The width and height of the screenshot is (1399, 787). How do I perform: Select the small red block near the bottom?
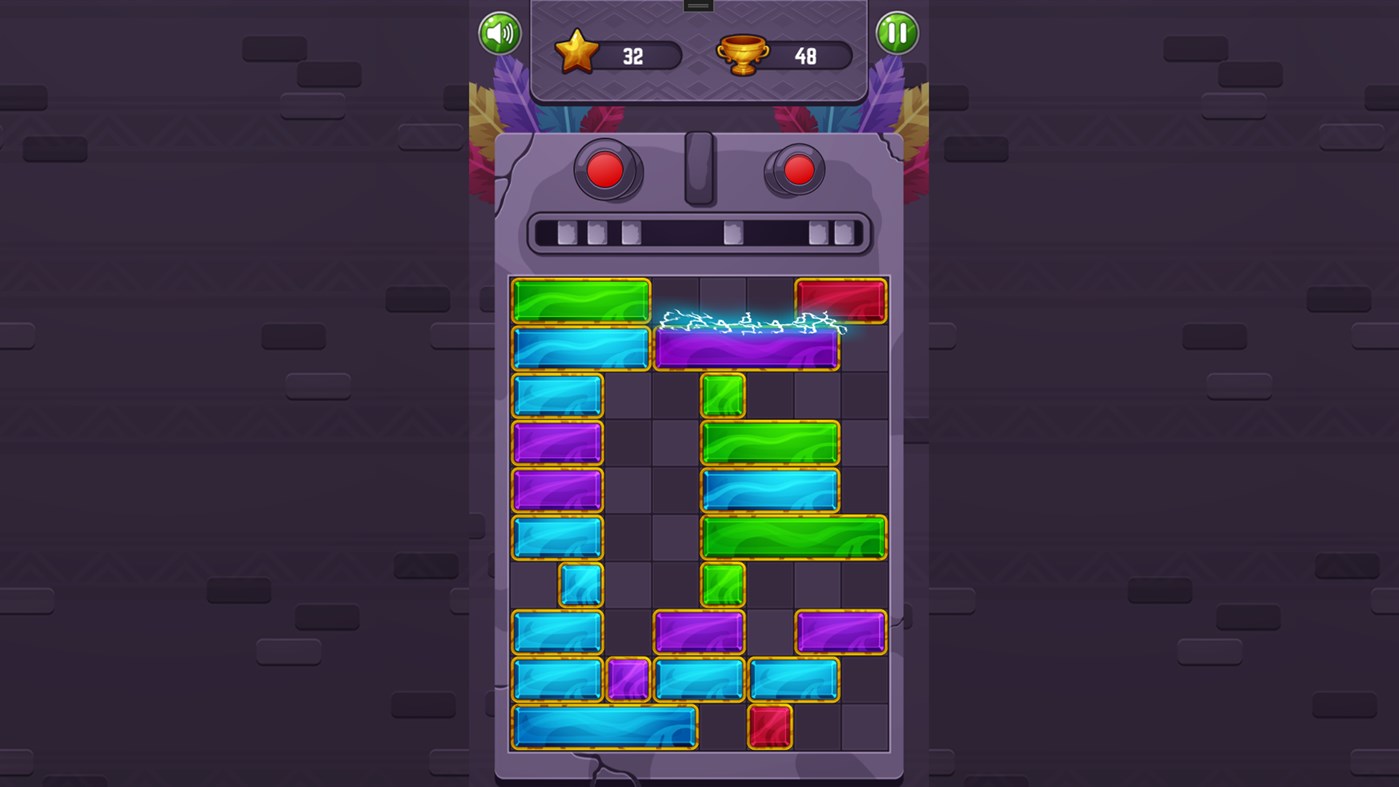770,726
